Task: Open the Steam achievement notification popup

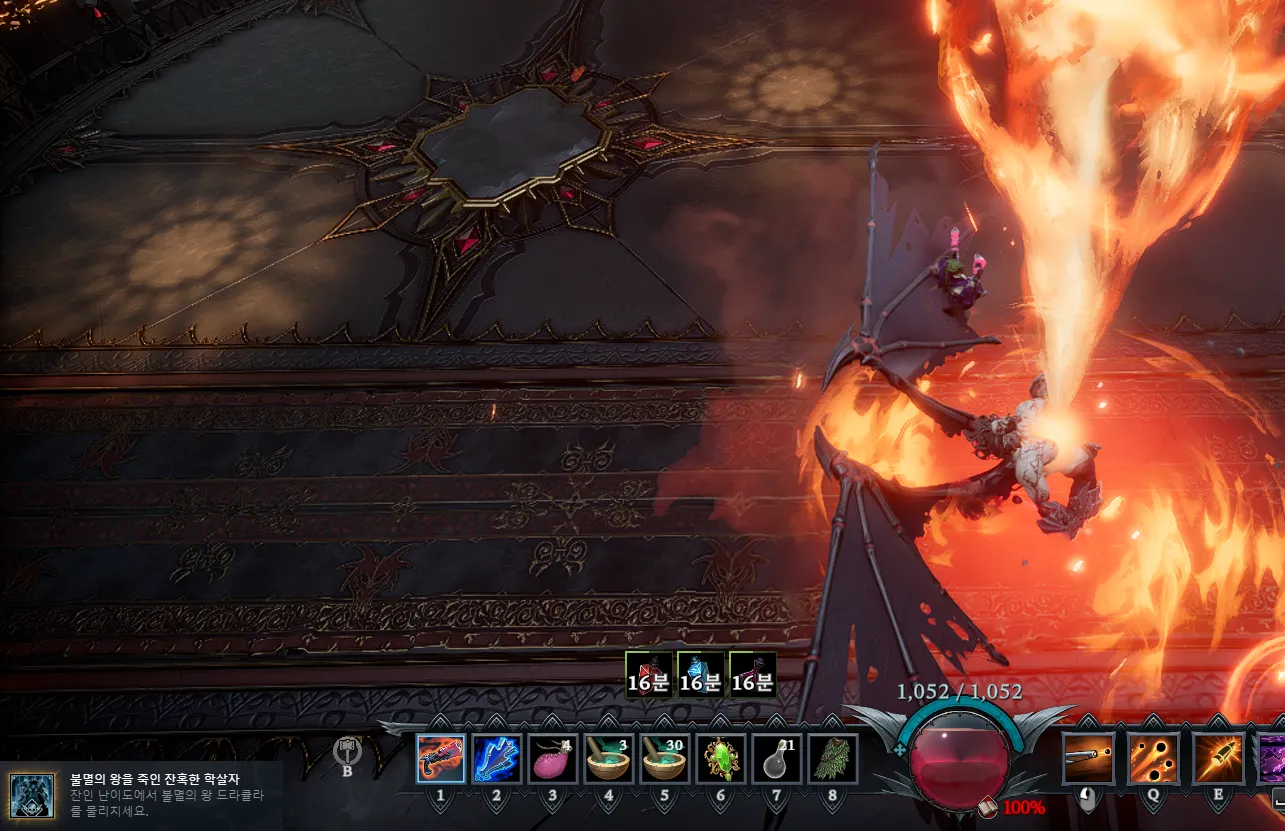Action: [x=141, y=795]
